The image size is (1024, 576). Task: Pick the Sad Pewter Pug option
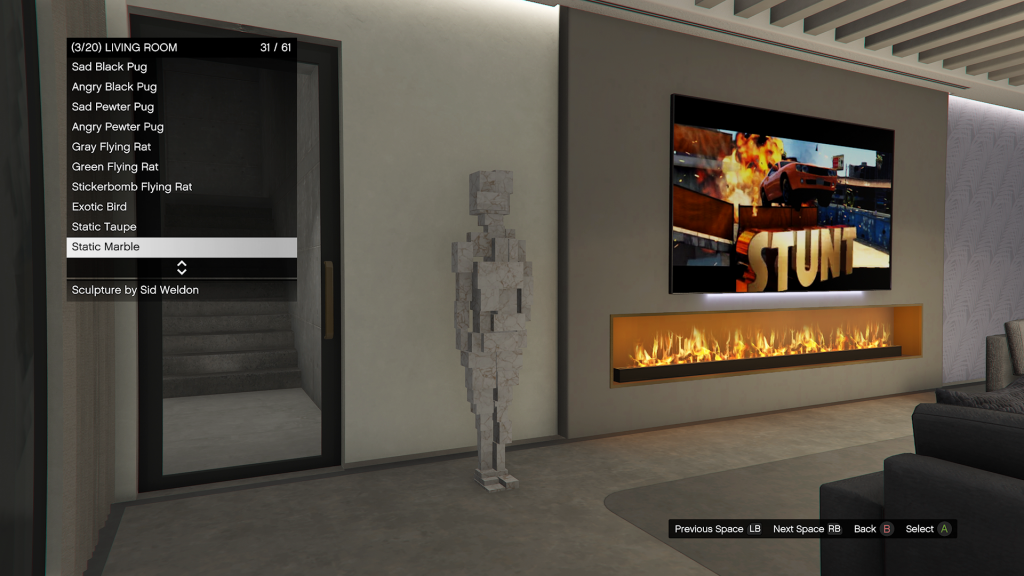[113, 107]
